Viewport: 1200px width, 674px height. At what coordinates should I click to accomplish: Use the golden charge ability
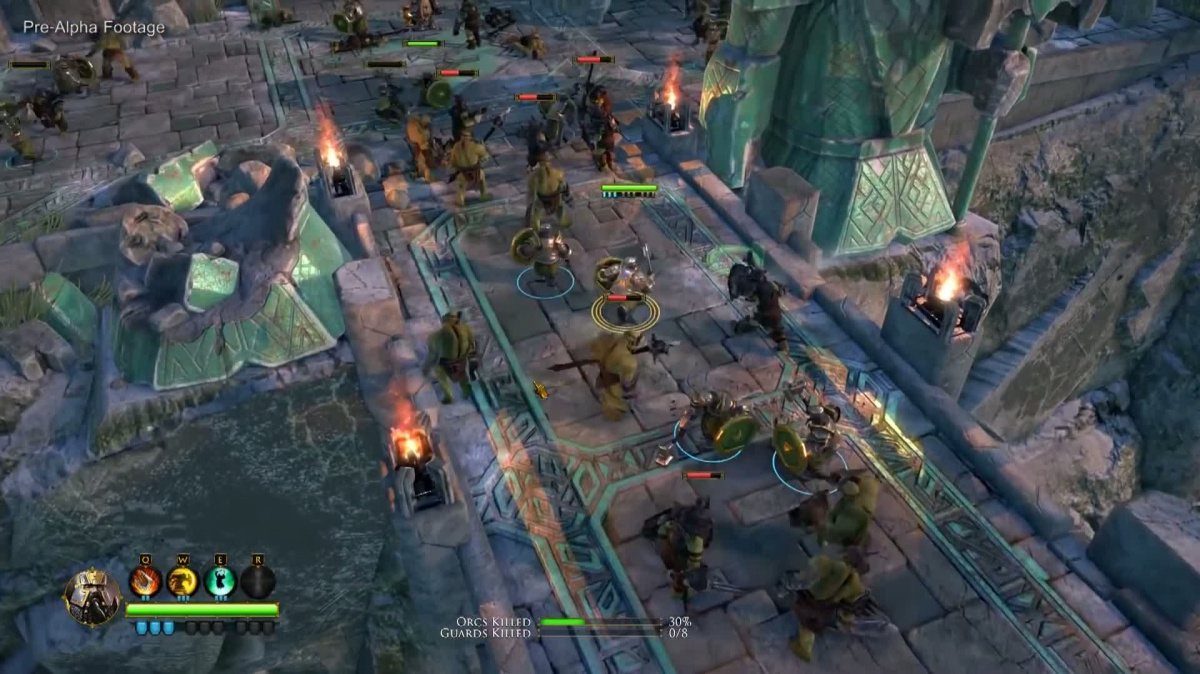[x=182, y=581]
